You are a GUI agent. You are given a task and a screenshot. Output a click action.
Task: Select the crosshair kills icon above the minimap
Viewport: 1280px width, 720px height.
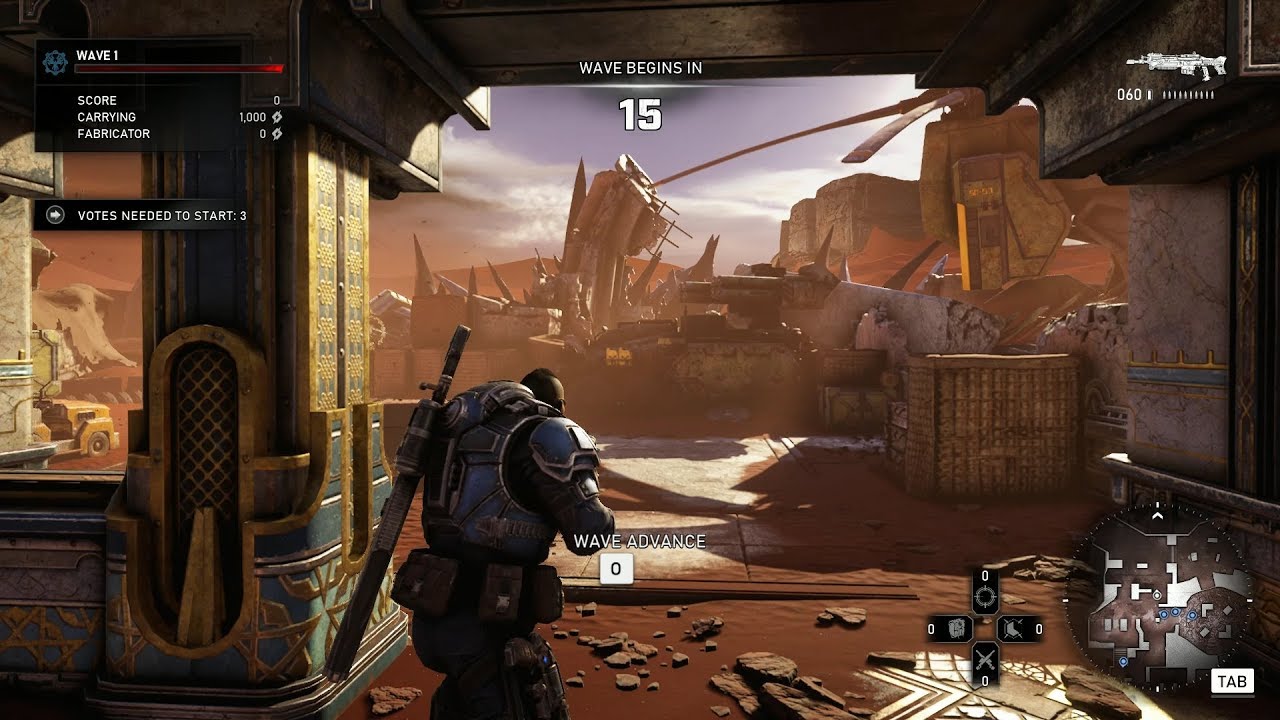click(986, 595)
